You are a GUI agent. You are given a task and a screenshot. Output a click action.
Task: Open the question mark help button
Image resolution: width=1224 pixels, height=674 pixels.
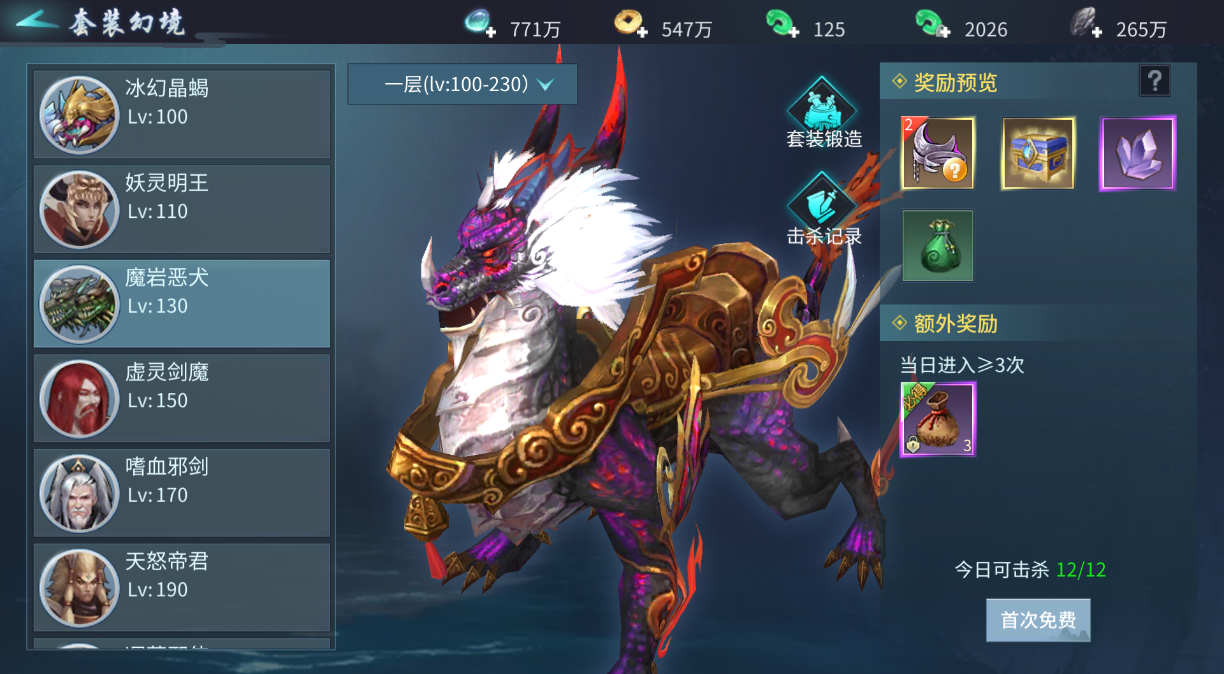click(x=1154, y=81)
